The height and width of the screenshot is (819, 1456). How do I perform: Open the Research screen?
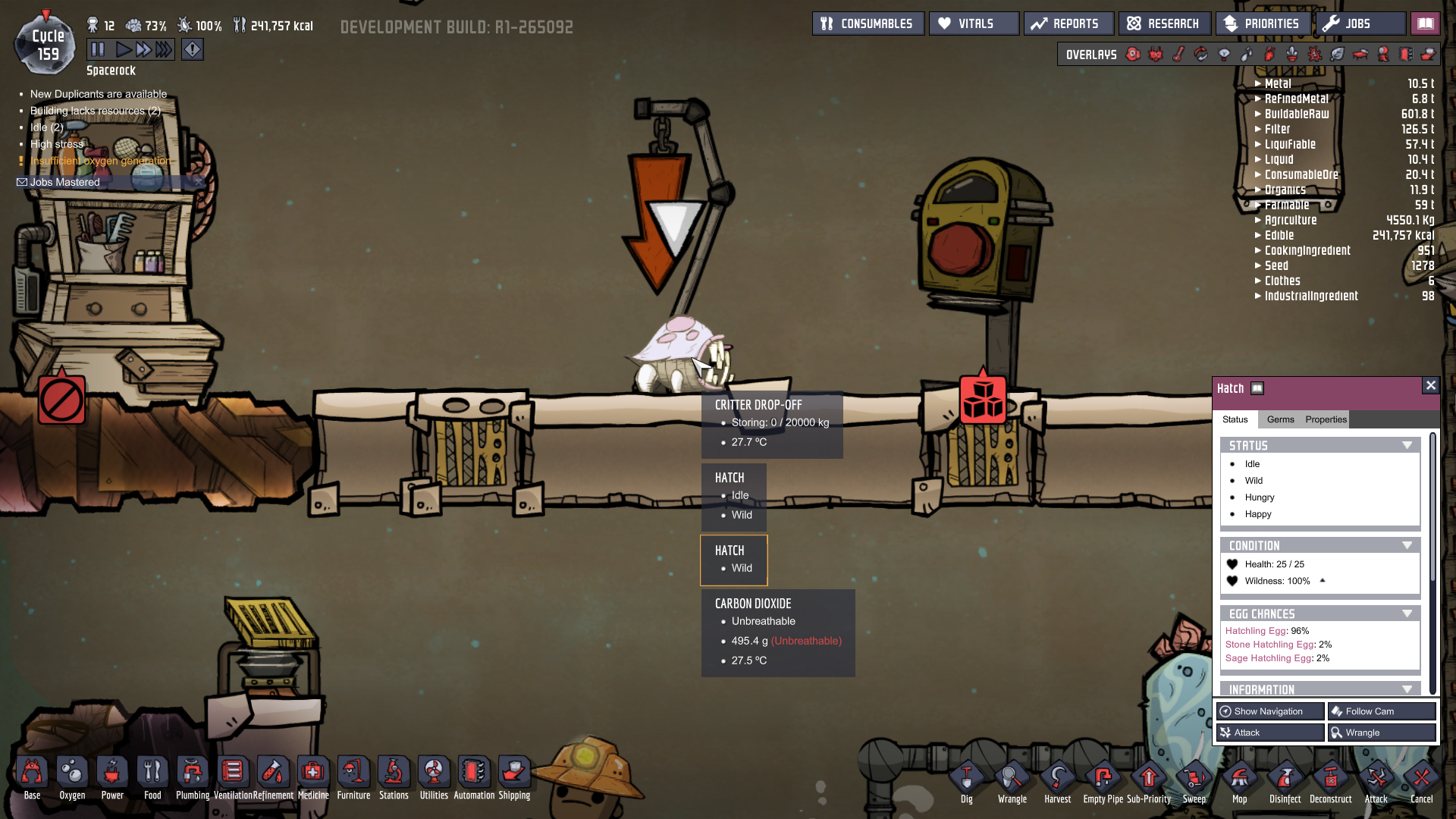[x=1164, y=23]
